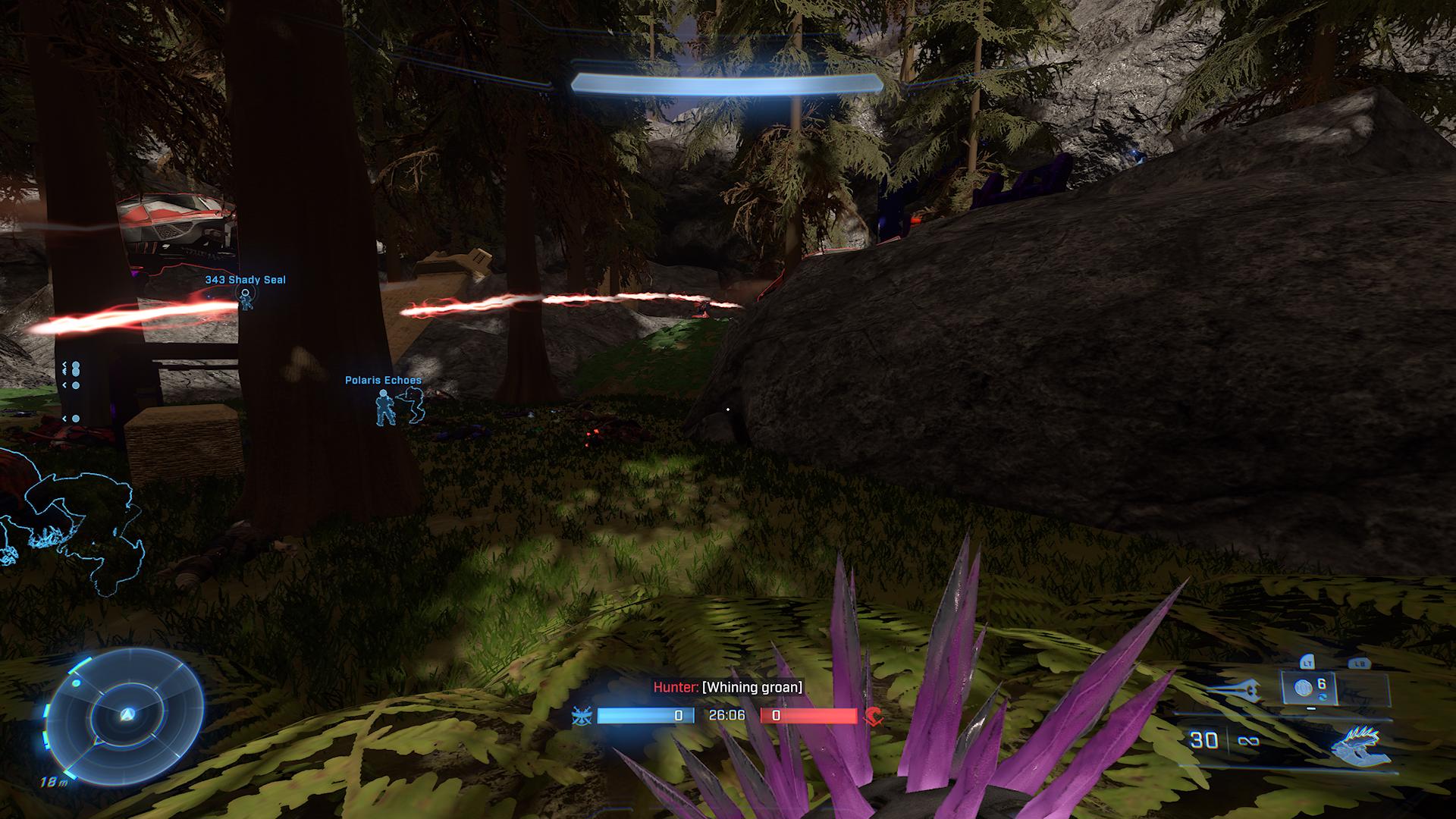Click the blue team crossed-swords emblem

582,716
